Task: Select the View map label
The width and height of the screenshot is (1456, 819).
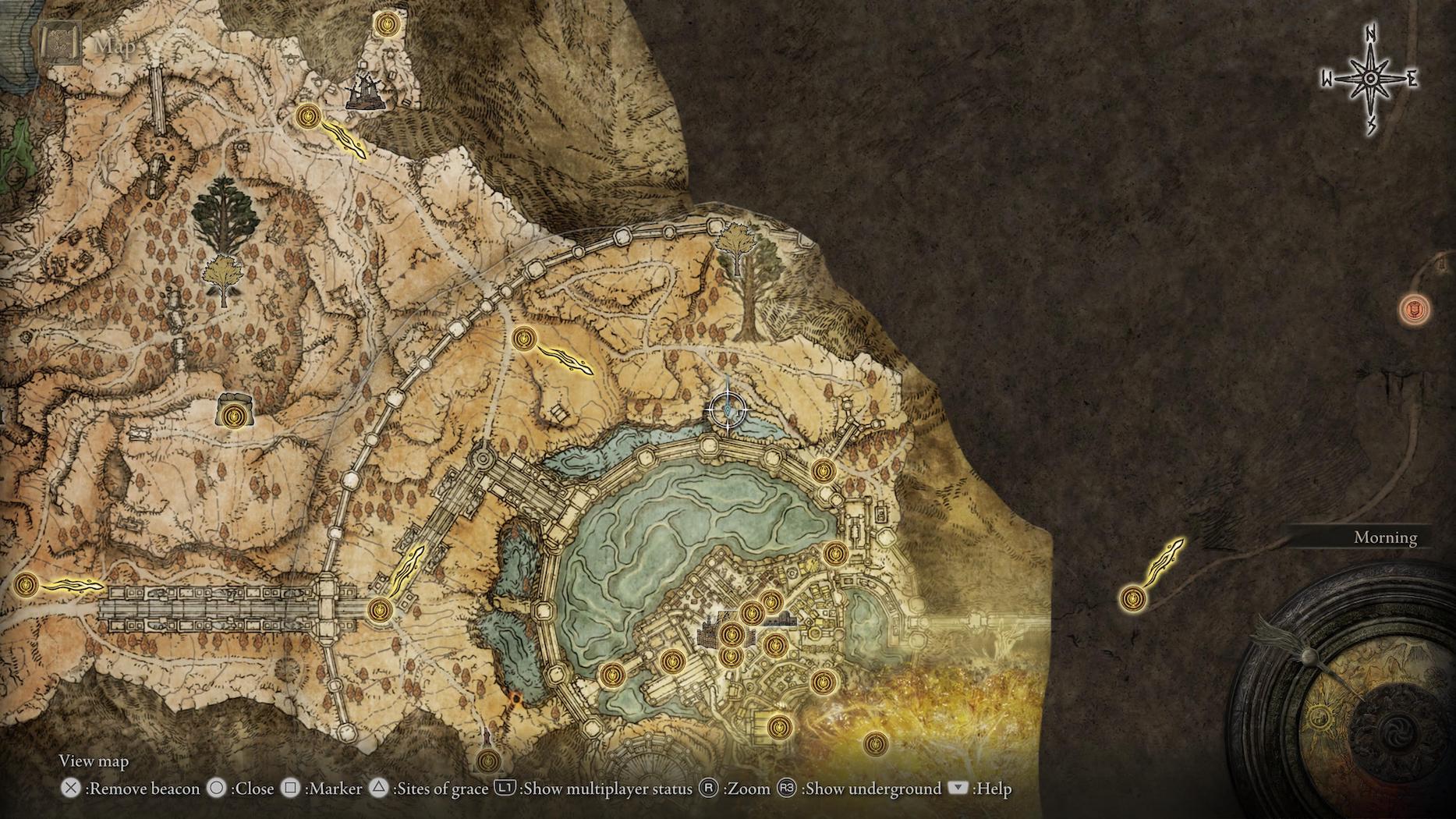Action: click(93, 760)
